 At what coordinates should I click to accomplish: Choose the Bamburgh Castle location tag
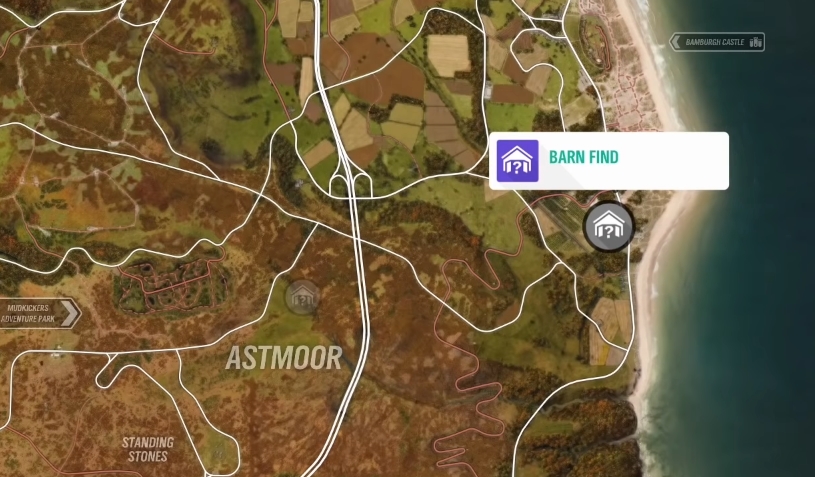tap(718, 42)
